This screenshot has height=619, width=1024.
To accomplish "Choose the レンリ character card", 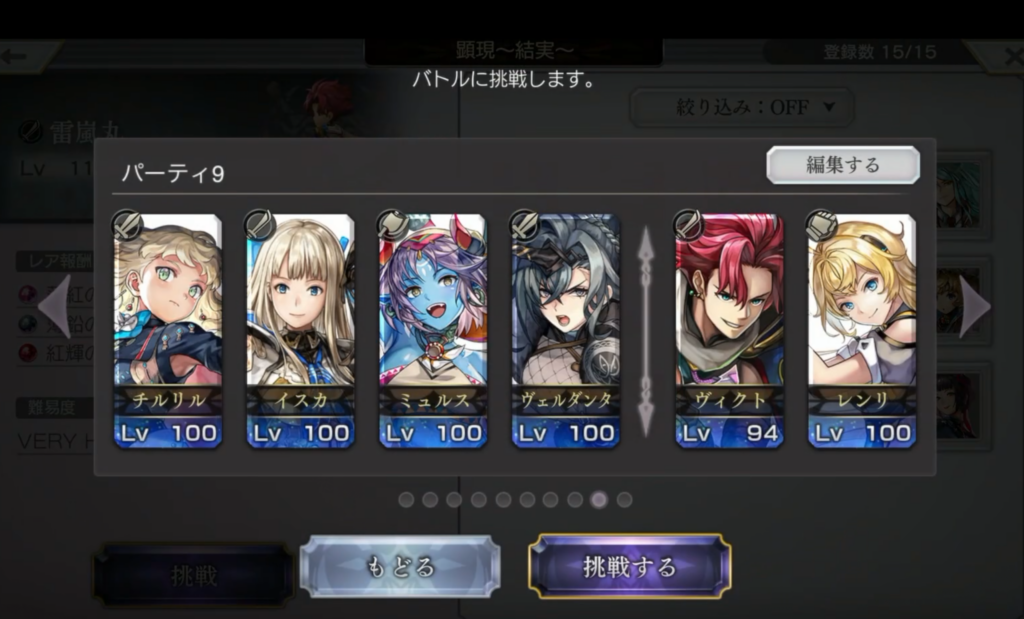I will point(861,330).
